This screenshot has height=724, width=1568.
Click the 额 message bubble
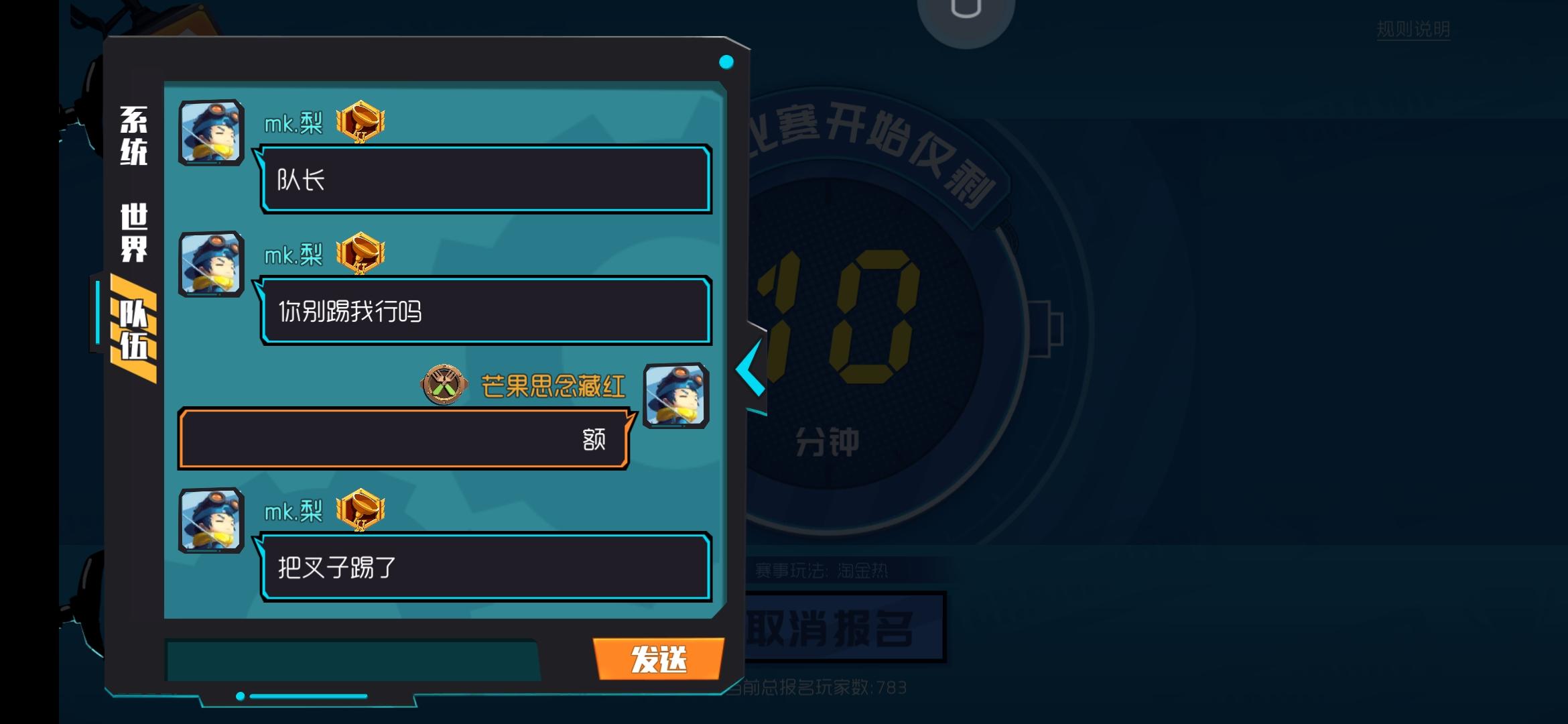402,439
